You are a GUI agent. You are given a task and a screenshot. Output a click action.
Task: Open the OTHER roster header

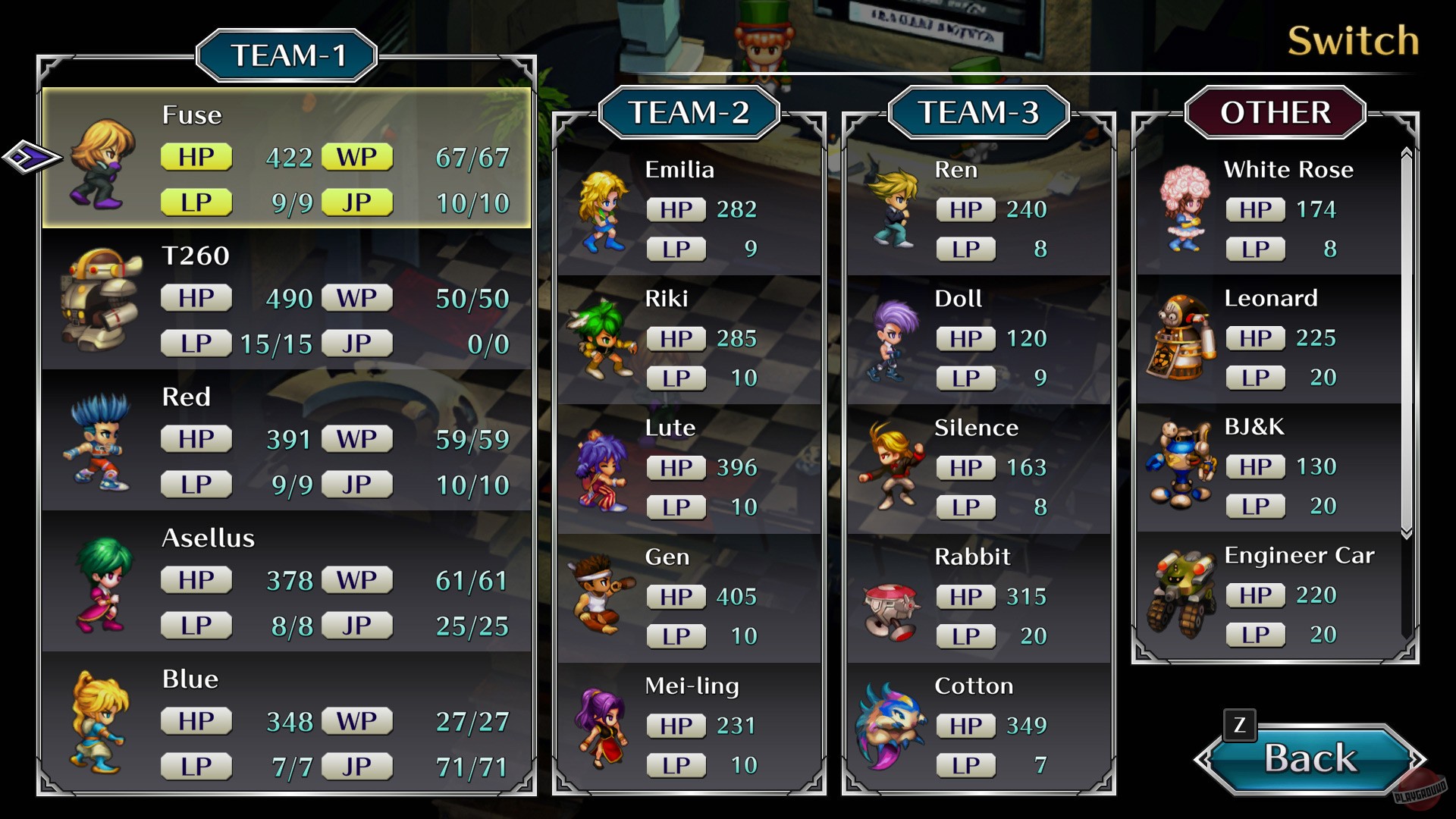[x=1276, y=112]
